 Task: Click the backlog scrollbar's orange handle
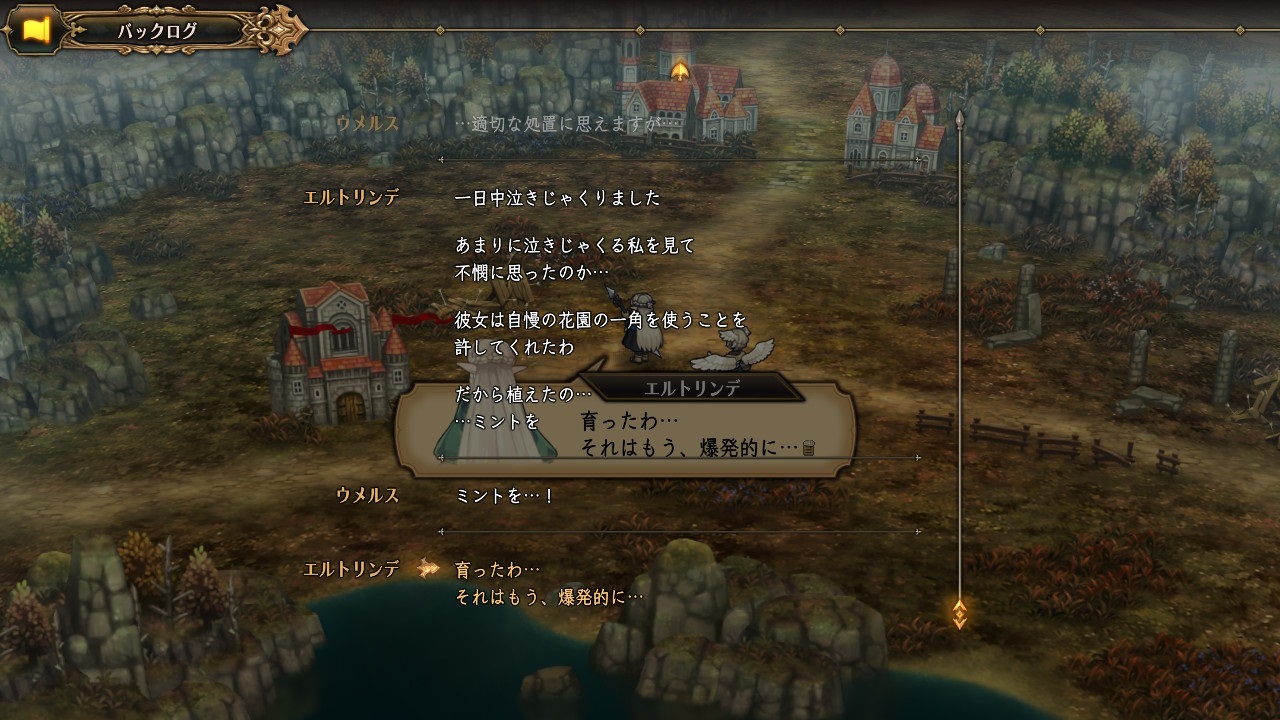click(959, 613)
